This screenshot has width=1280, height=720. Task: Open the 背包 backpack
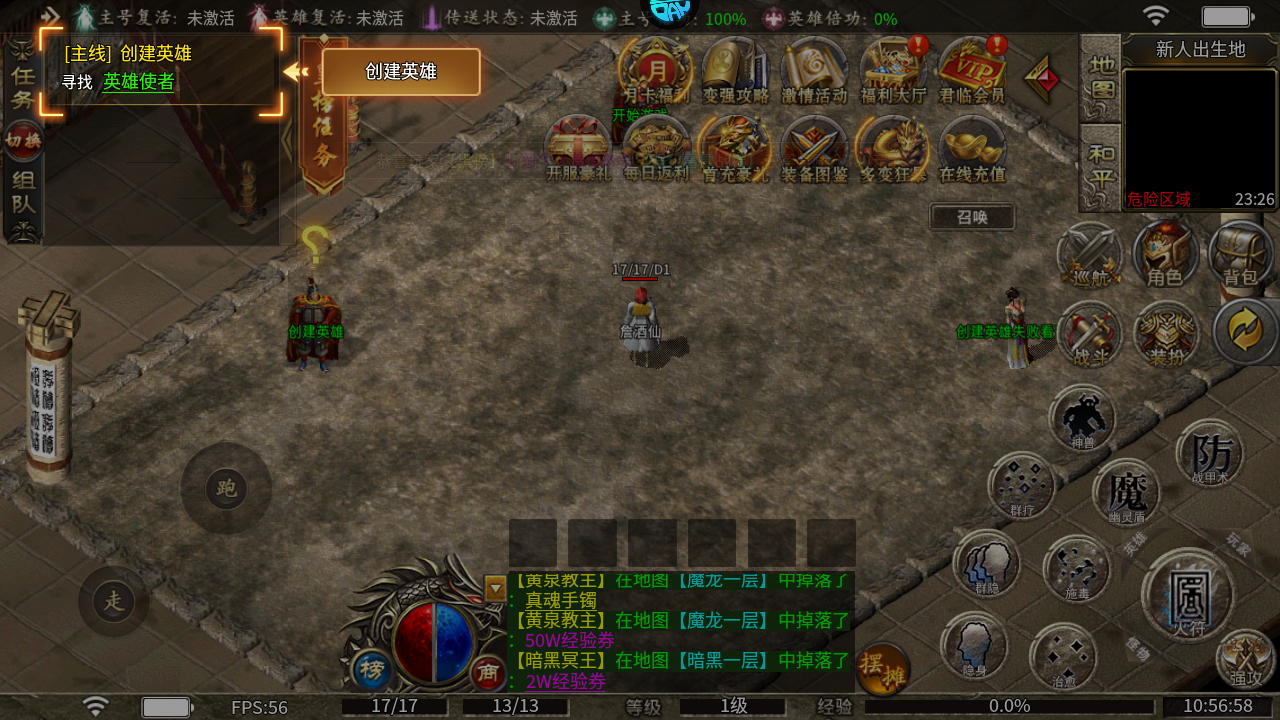(1241, 255)
